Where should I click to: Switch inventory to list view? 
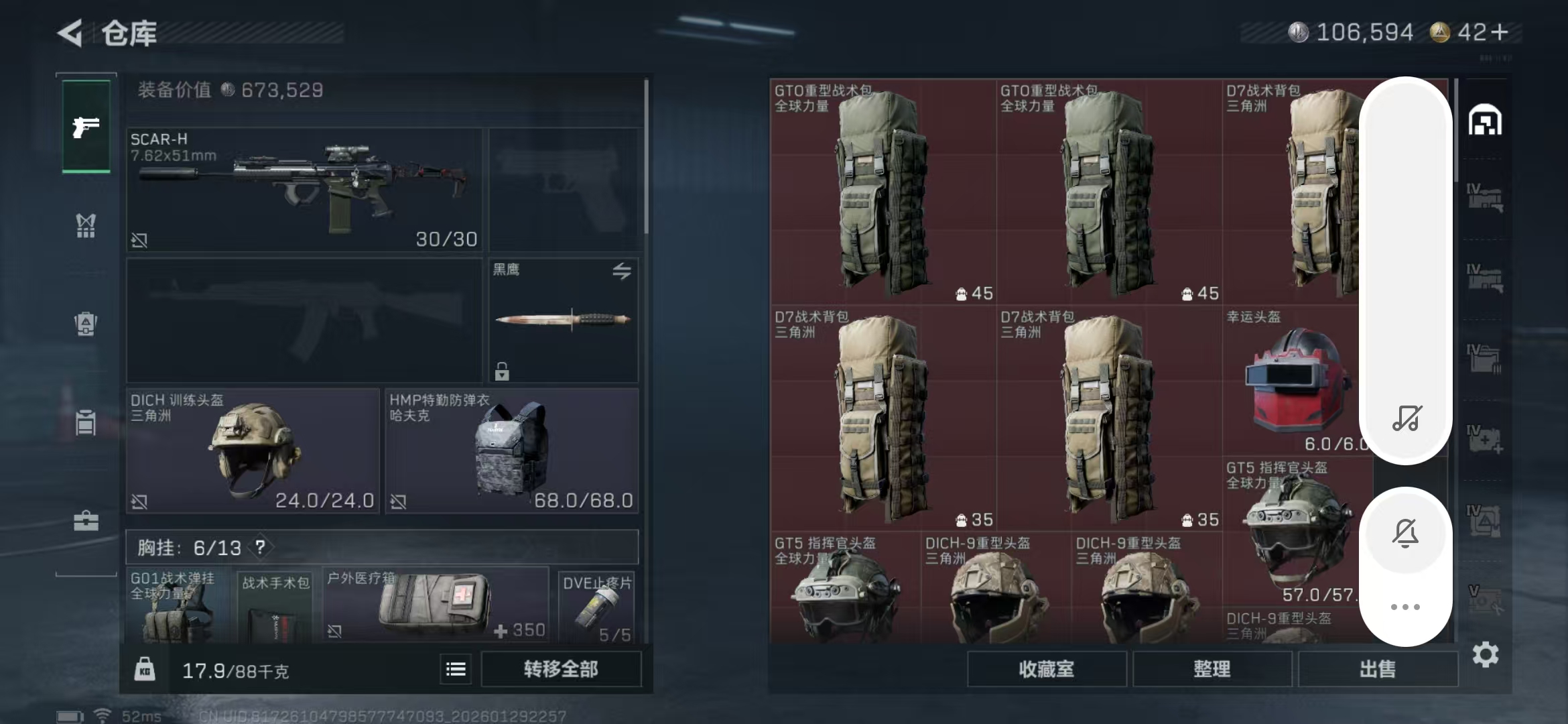[x=456, y=669]
